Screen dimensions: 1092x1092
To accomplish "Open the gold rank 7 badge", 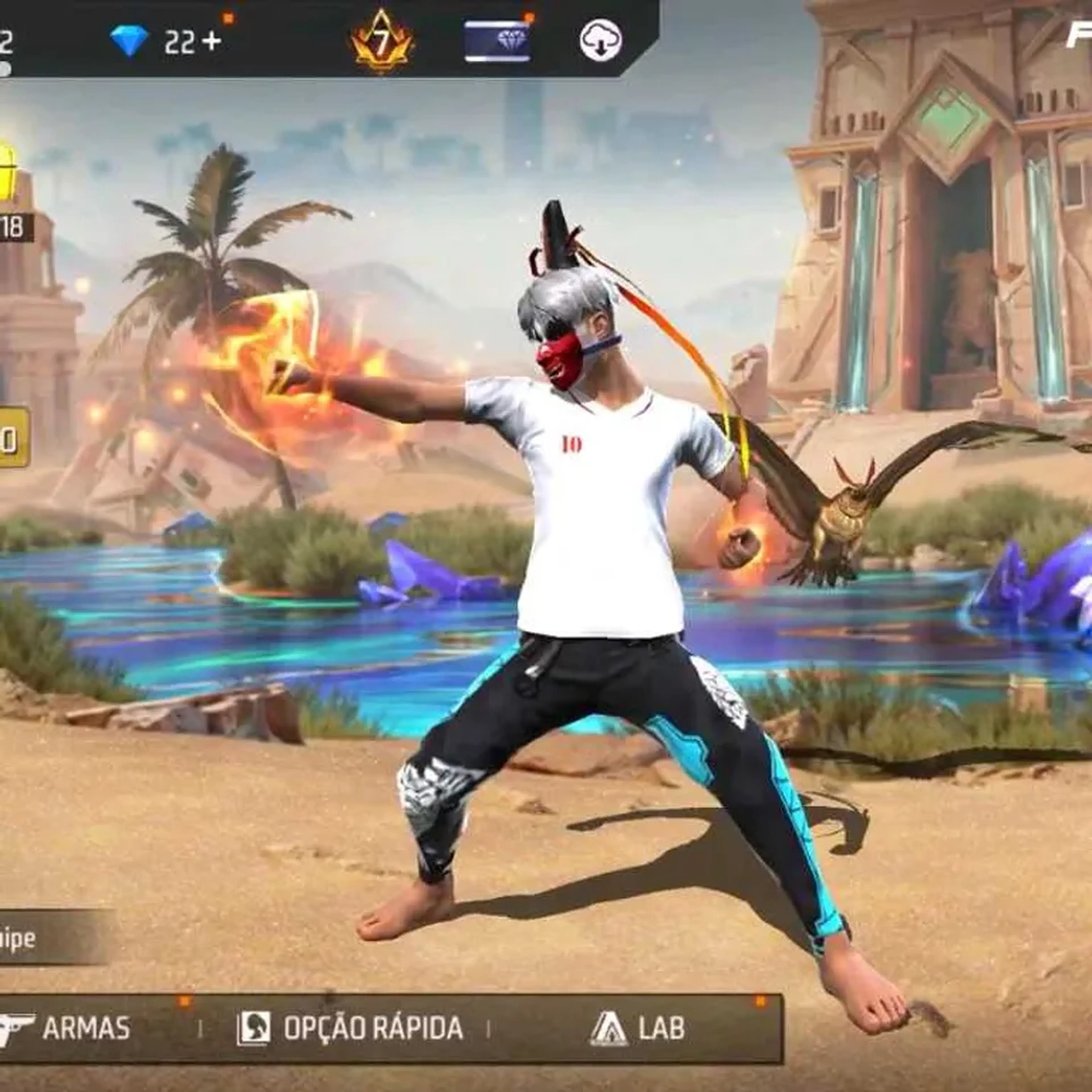I will pyautogui.click(x=382, y=42).
